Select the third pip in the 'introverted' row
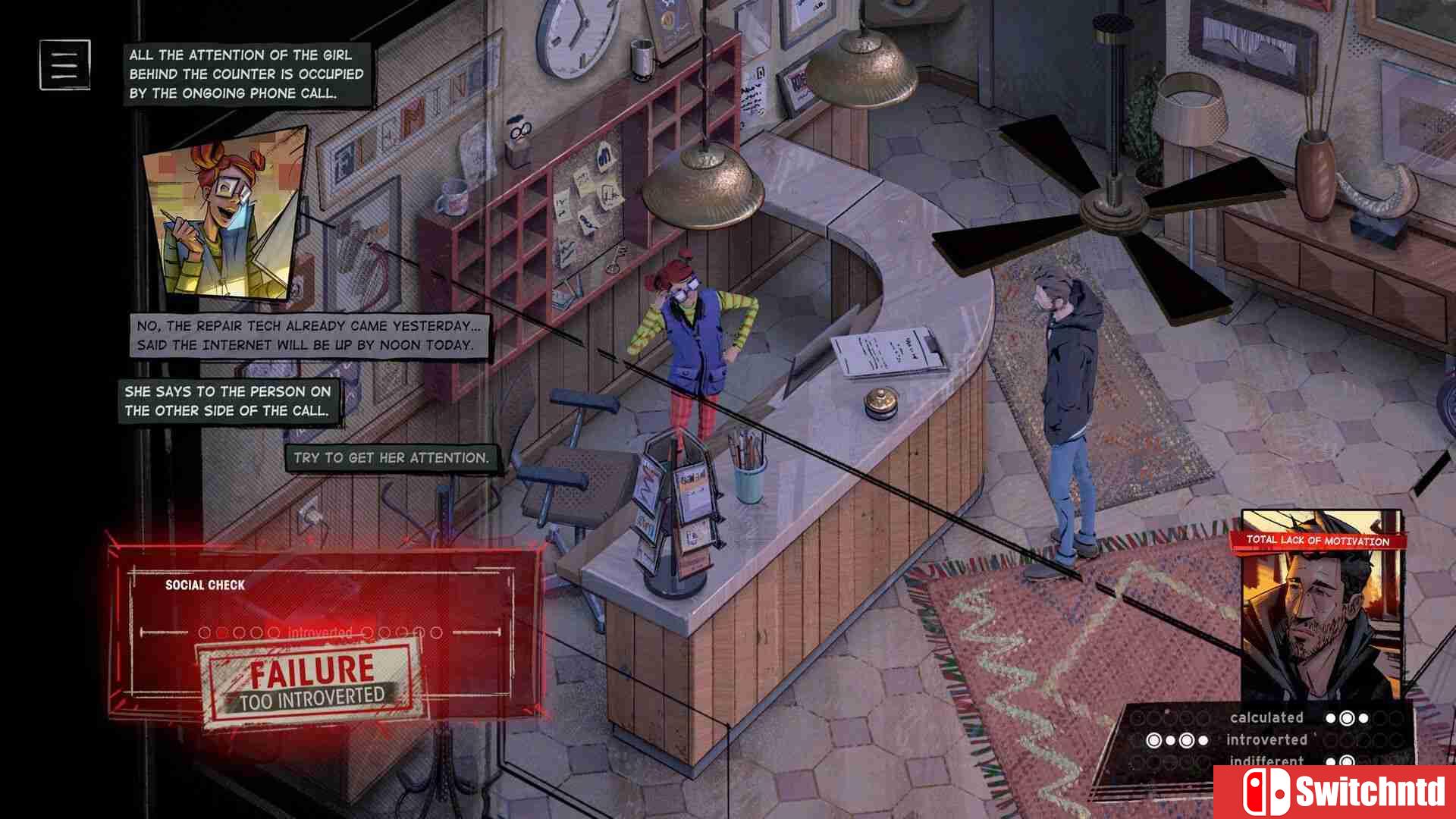The width and height of the screenshot is (1456, 819). point(1187,739)
